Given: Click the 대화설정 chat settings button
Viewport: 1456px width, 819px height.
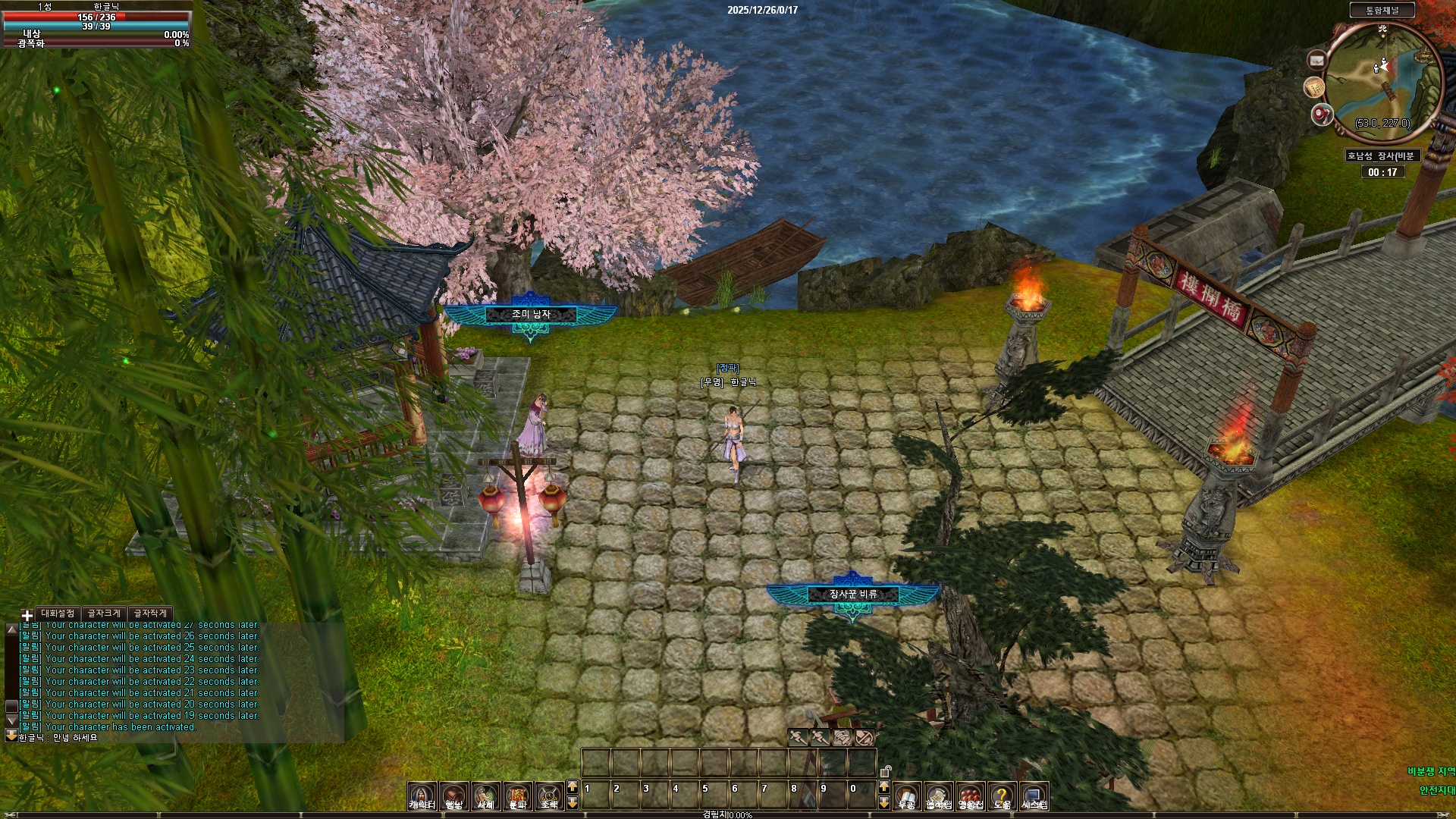Looking at the screenshot, I should click(58, 613).
